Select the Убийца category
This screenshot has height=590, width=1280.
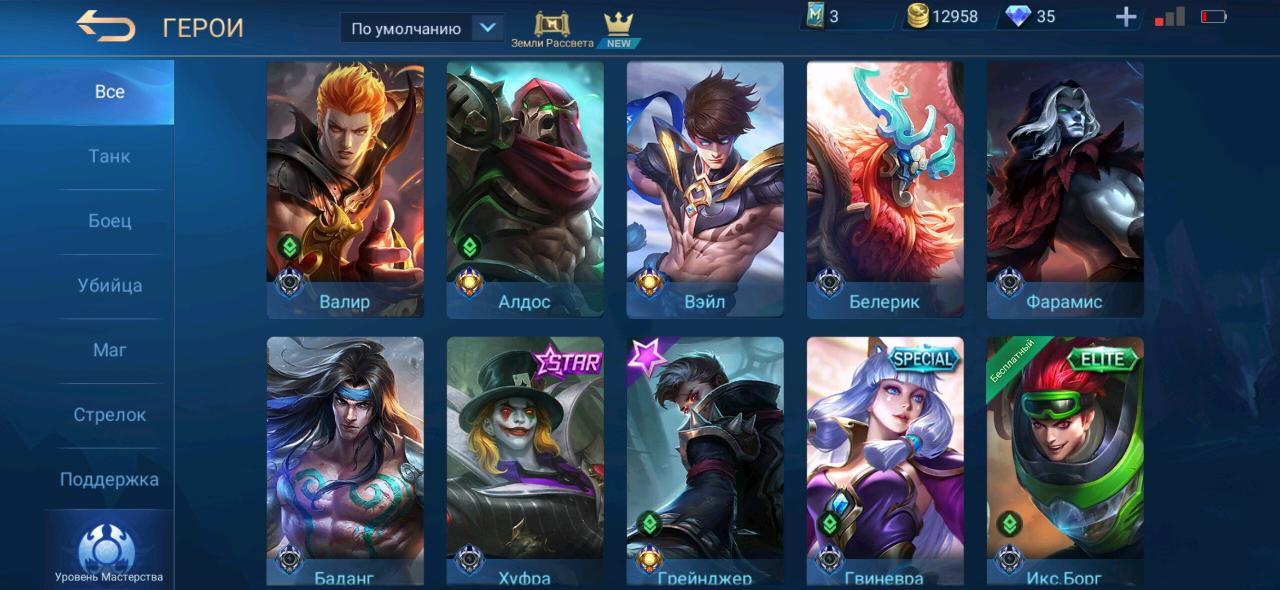[x=109, y=286]
